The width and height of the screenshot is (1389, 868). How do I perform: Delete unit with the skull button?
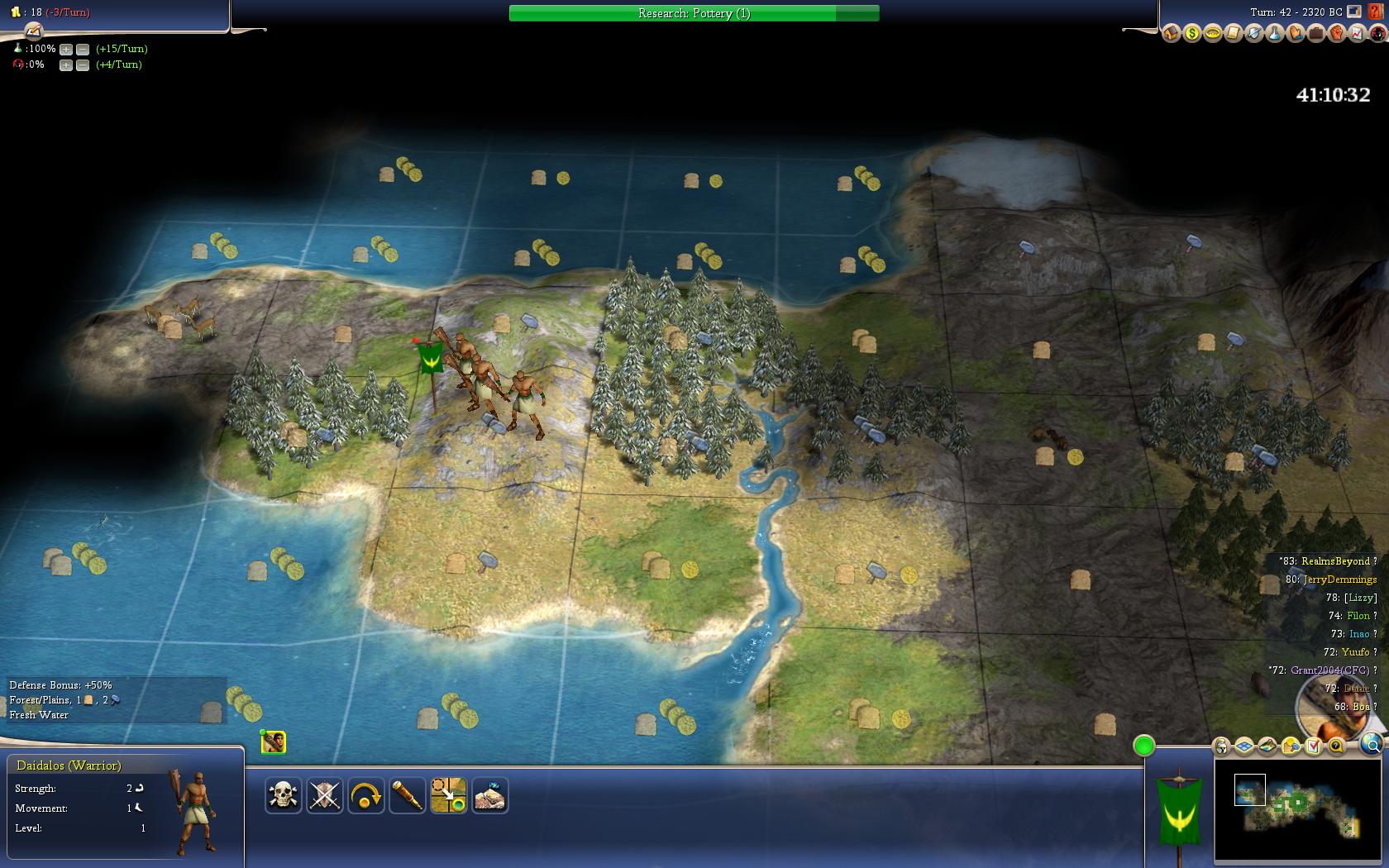[283, 795]
